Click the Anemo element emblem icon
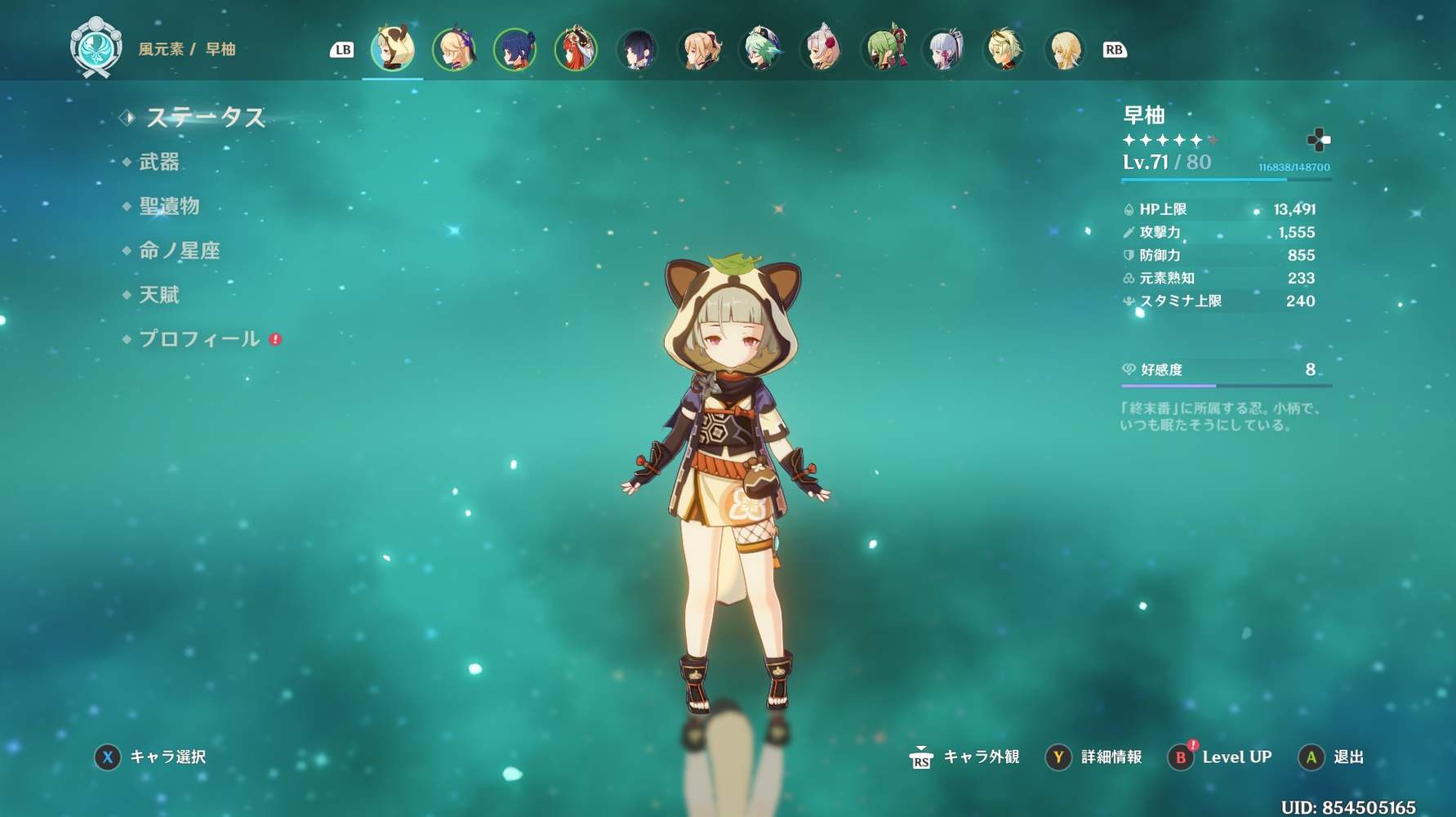 [x=96, y=49]
